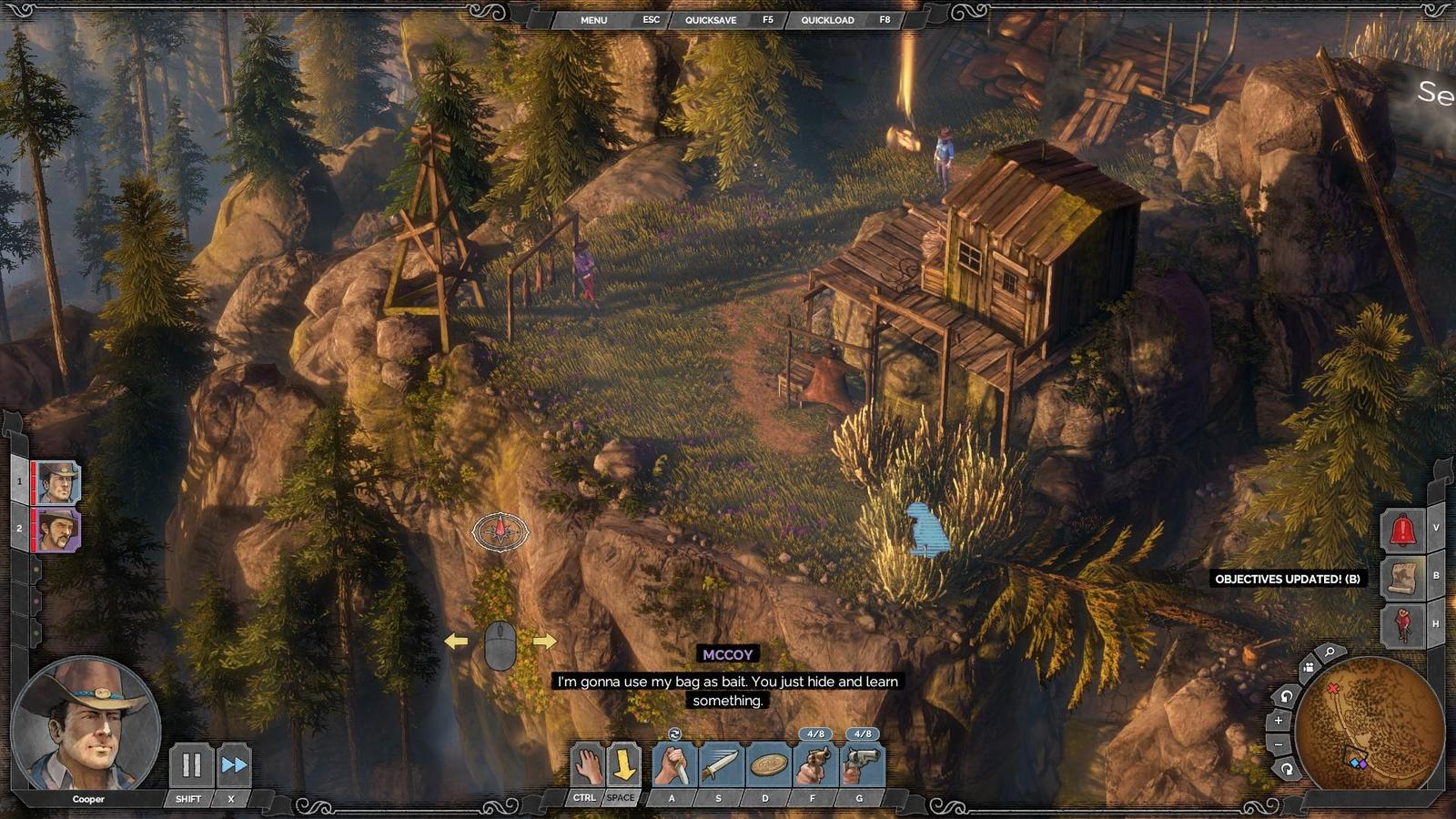
Task: Toggle crouch with the yellow down-arrow icon
Action: pos(624,765)
